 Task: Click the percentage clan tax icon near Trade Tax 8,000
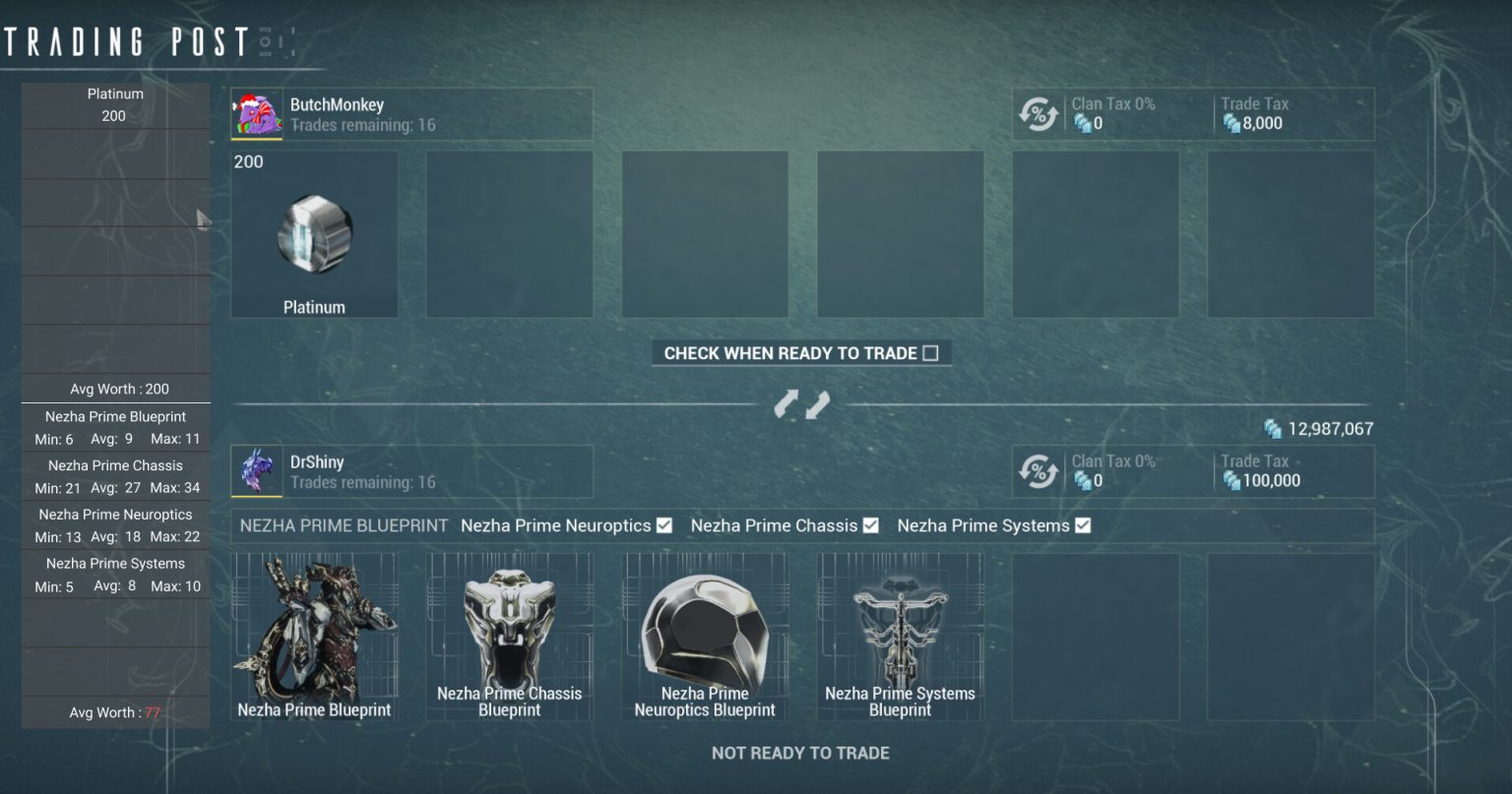(1039, 113)
